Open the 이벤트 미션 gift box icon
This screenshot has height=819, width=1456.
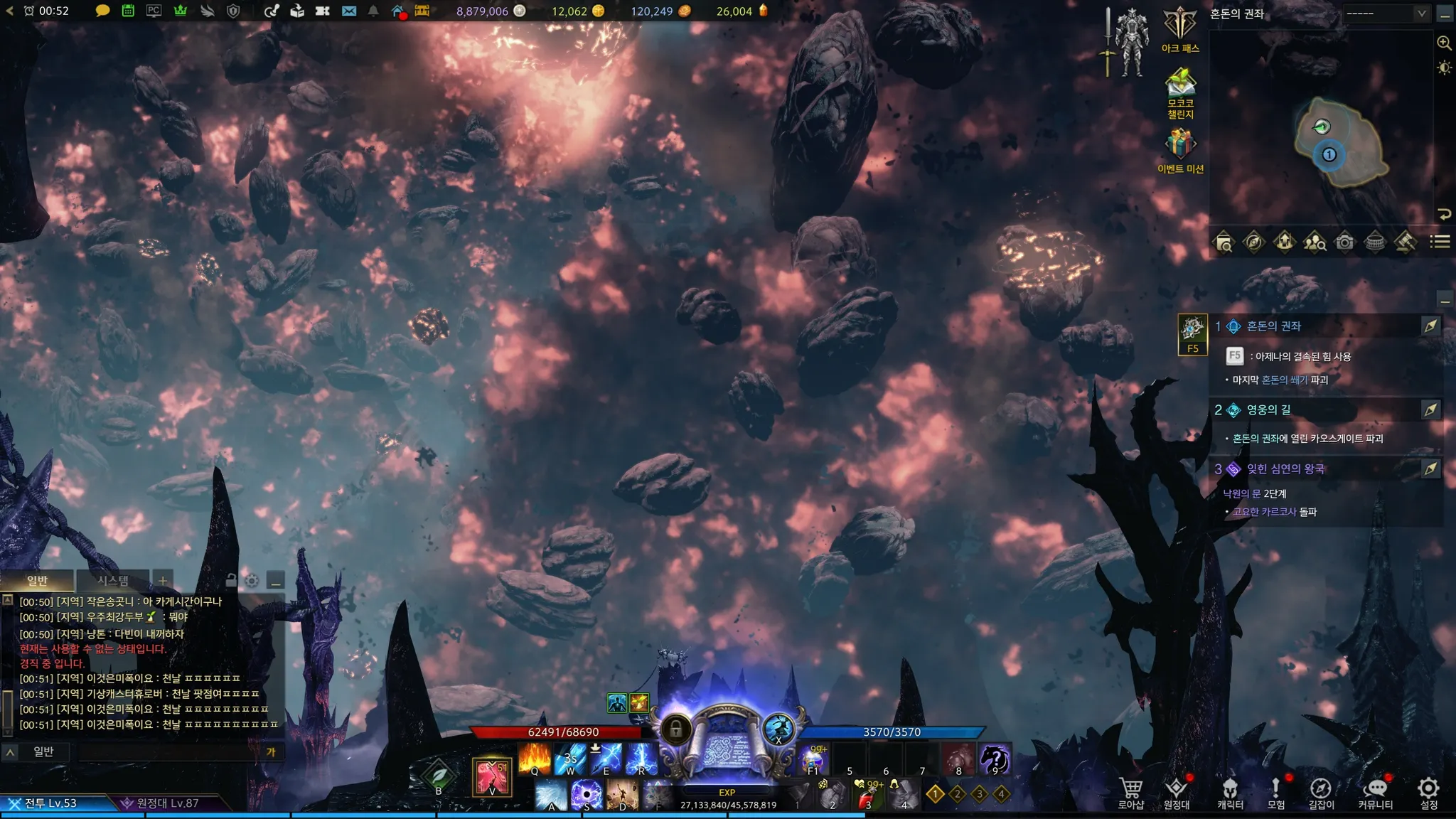point(1180,148)
